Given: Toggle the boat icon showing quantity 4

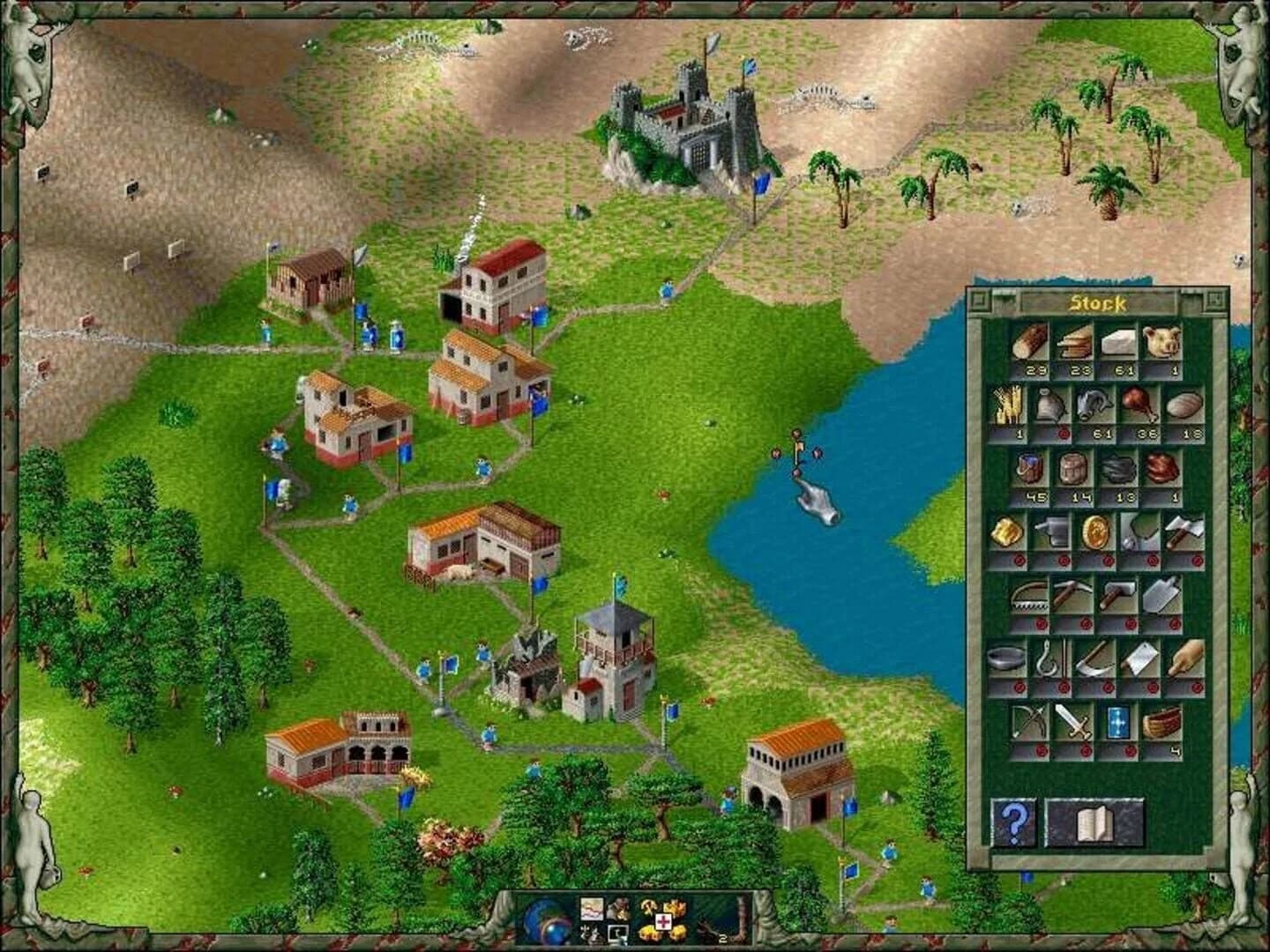Looking at the screenshot, I should tap(1162, 721).
